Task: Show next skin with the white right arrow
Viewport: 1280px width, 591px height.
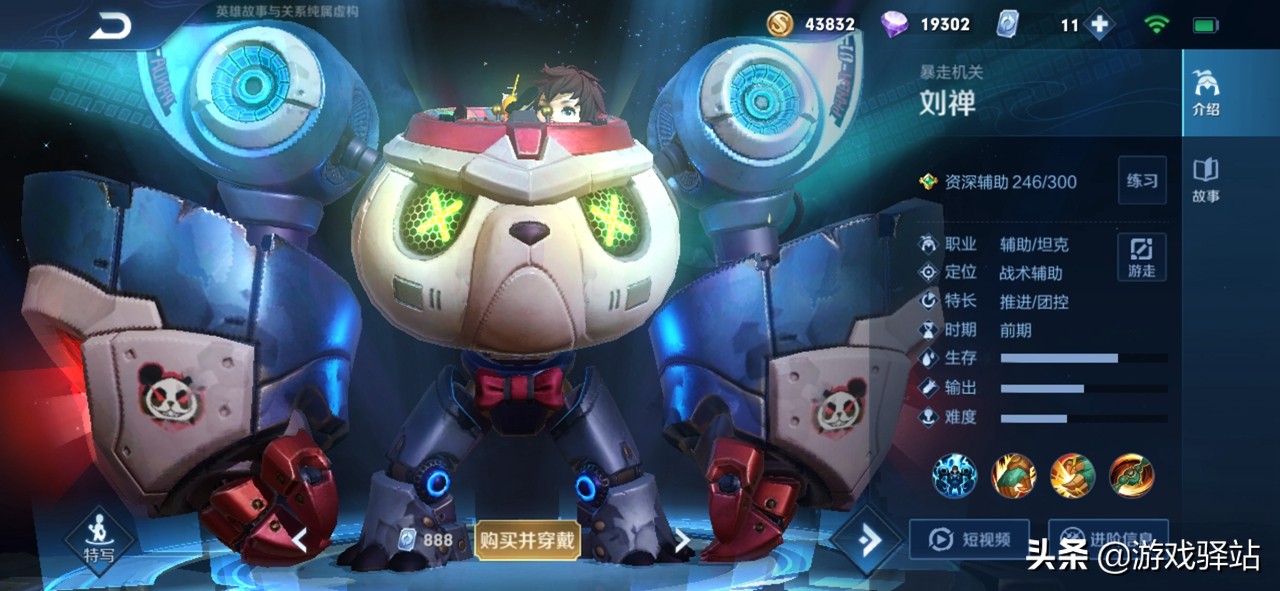Action: (682, 541)
